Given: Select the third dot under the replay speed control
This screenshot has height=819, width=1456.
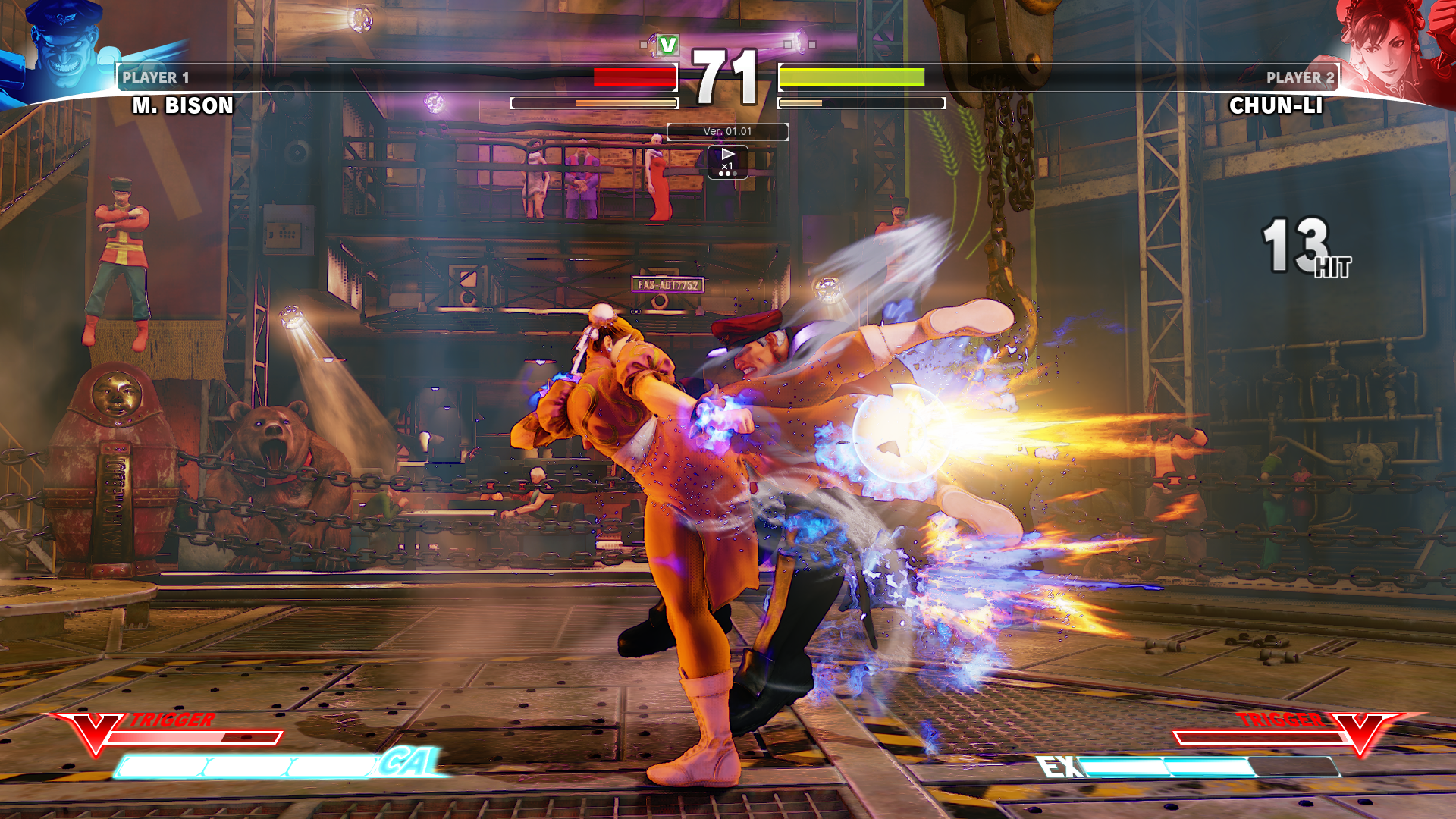Looking at the screenshot, I should tap(734, 173).
